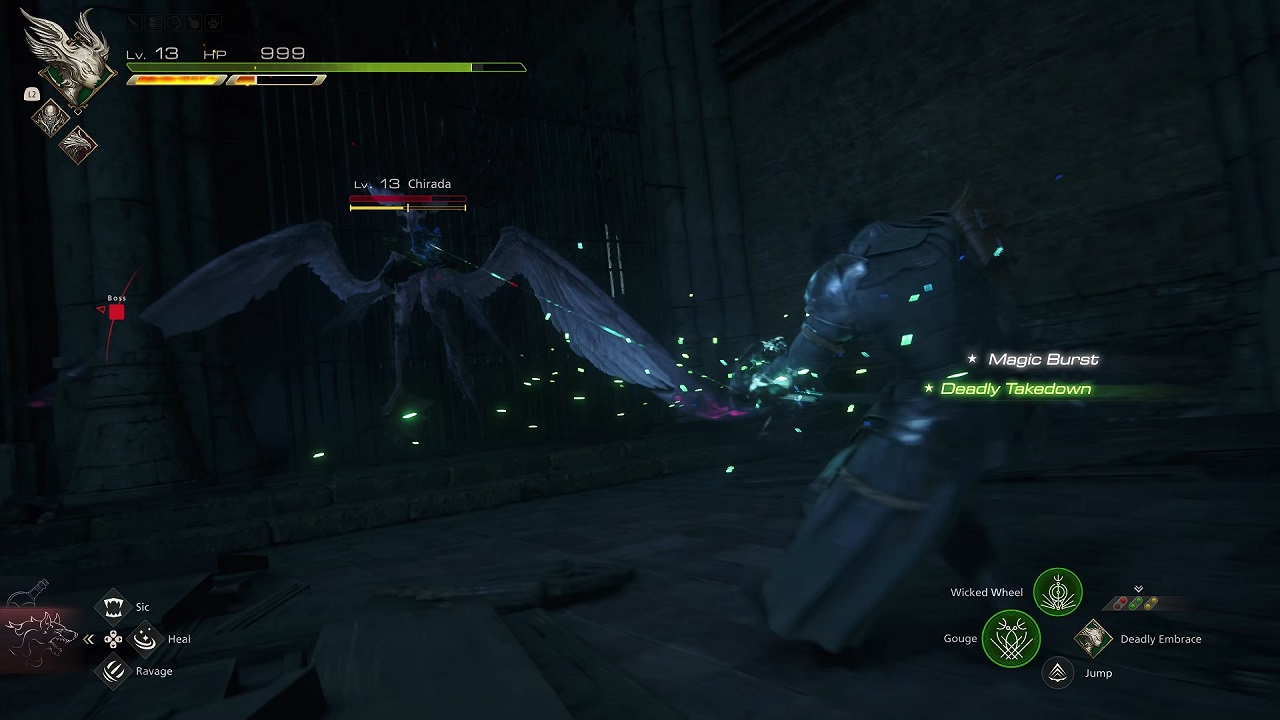
Task: Use the Wicked Wheel ability
Action: tap(1057, 593)
